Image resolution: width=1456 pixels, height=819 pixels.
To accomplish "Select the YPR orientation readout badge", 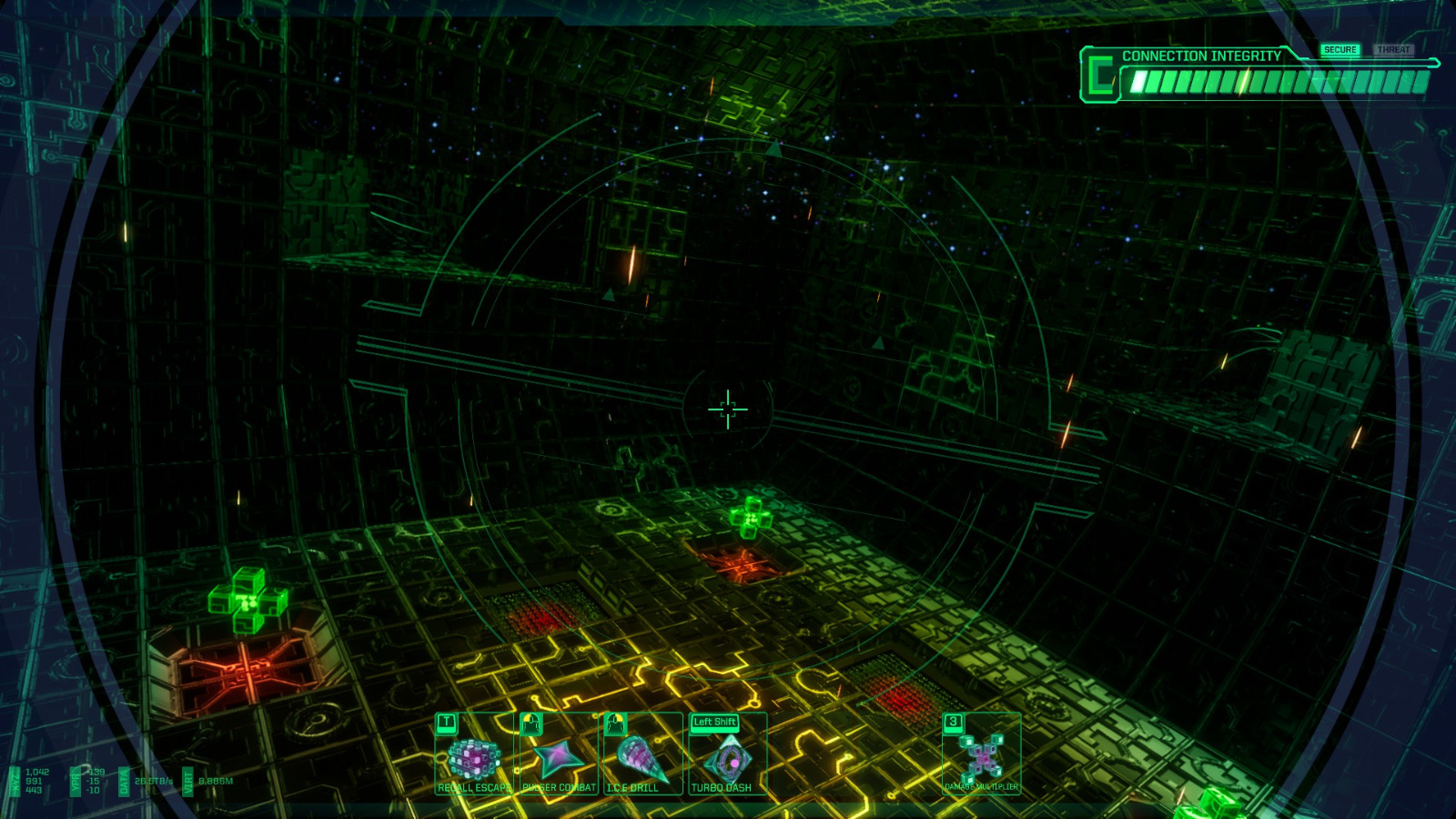I will [x=76, y=781].
